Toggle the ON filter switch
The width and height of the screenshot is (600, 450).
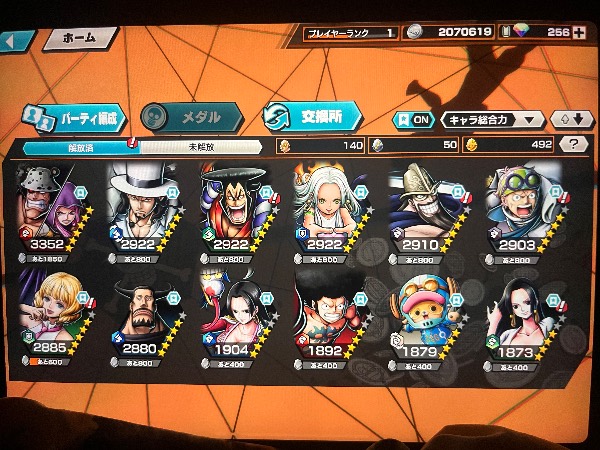pyautogui.click(x=415, y=119)
